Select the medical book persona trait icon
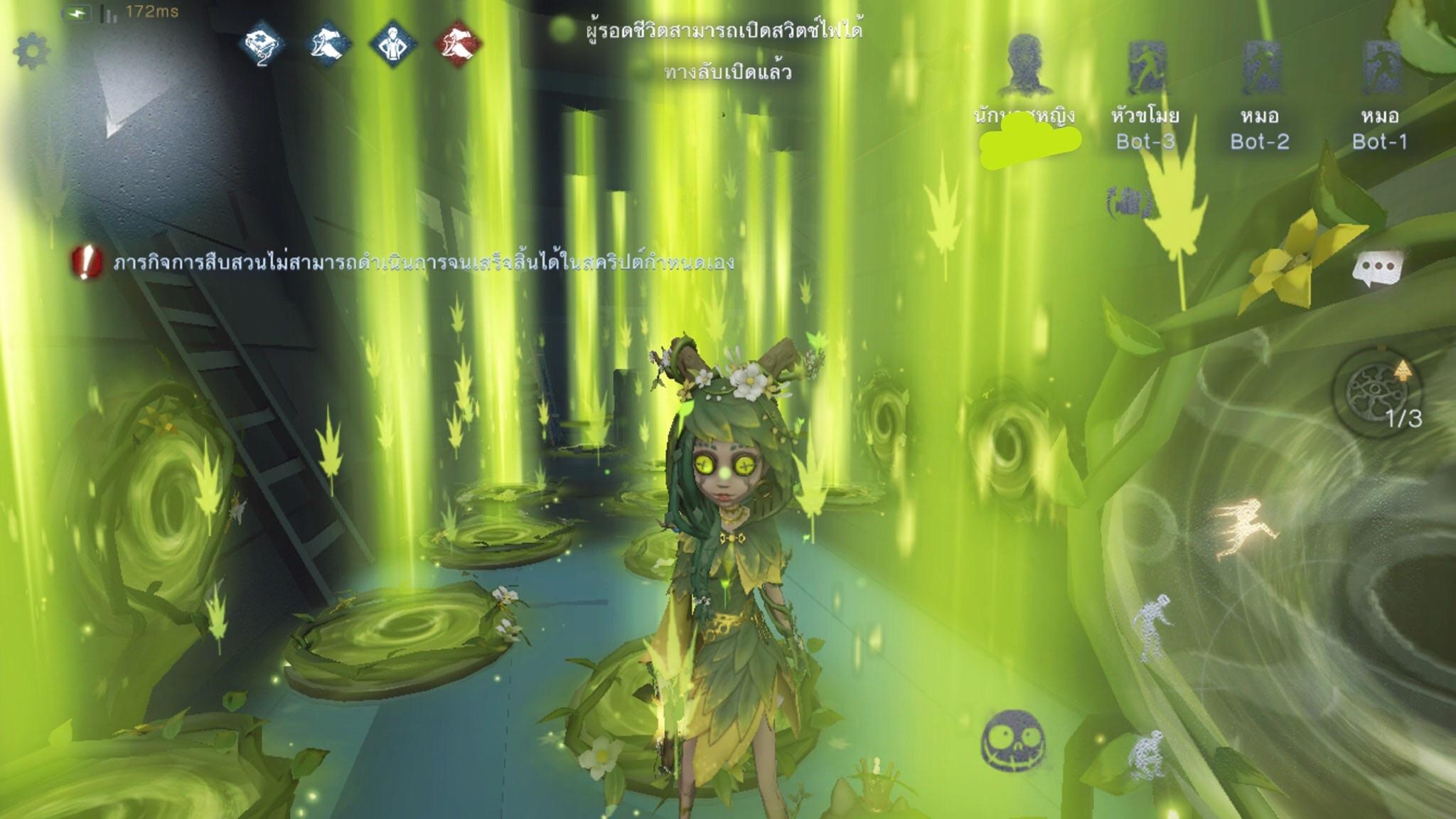The image size is (1456, 819). (x=262, y=44)
